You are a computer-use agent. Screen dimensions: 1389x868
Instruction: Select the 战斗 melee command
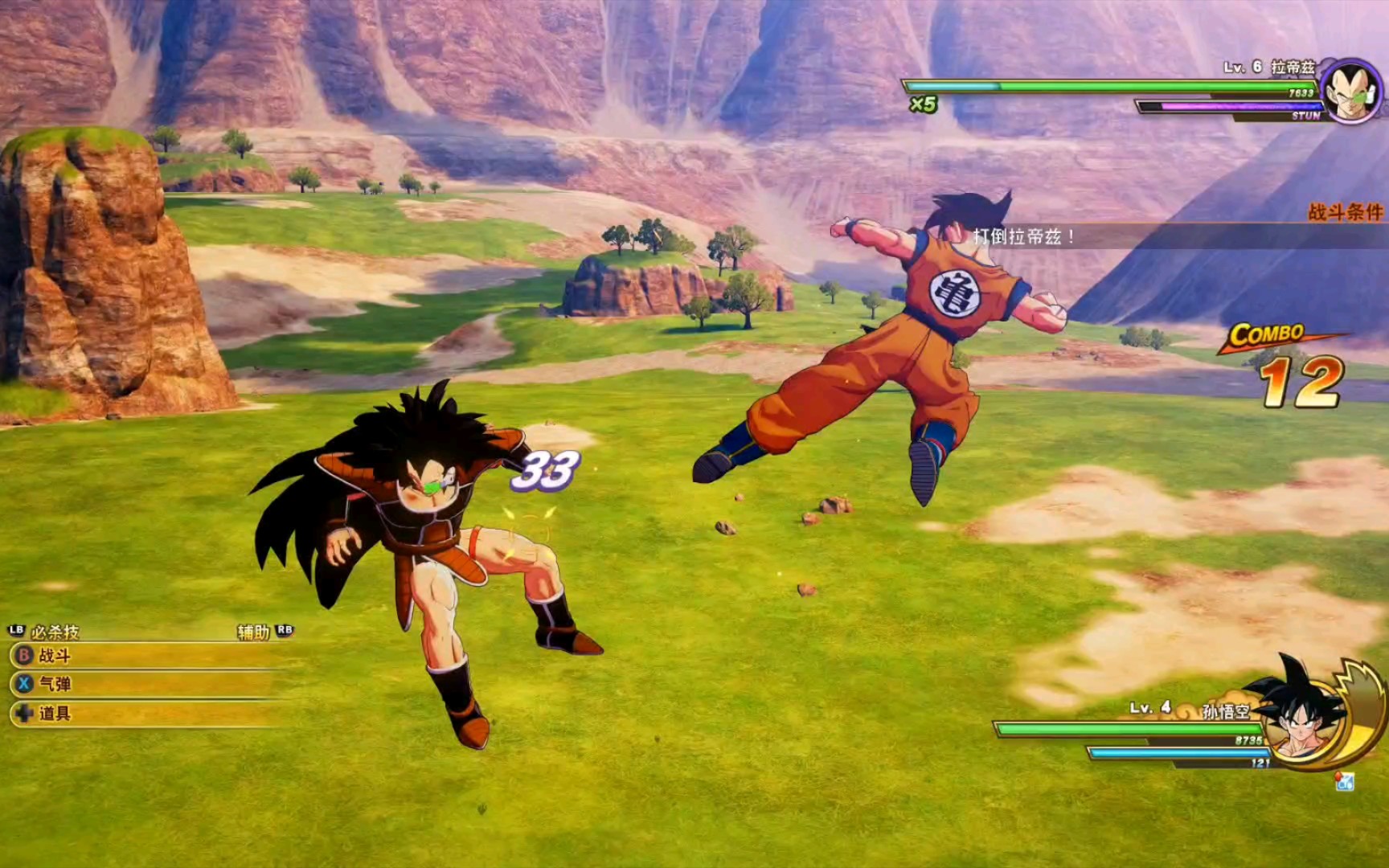54,656
